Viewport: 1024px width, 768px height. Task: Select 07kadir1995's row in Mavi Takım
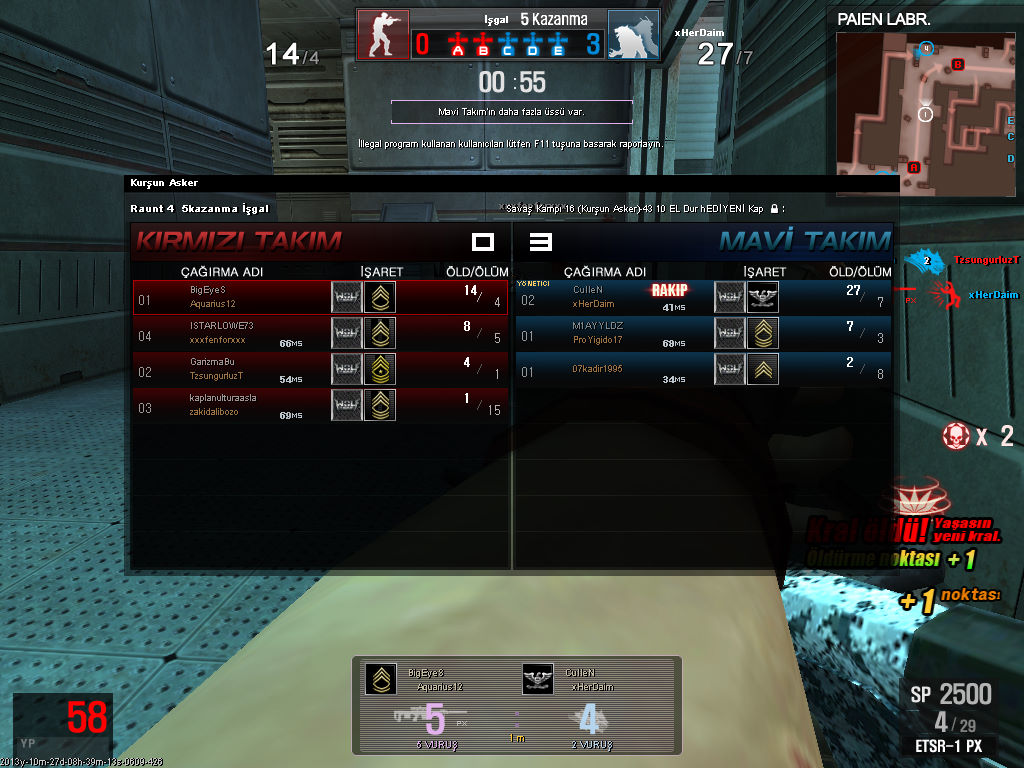click(x=703, y=370)
